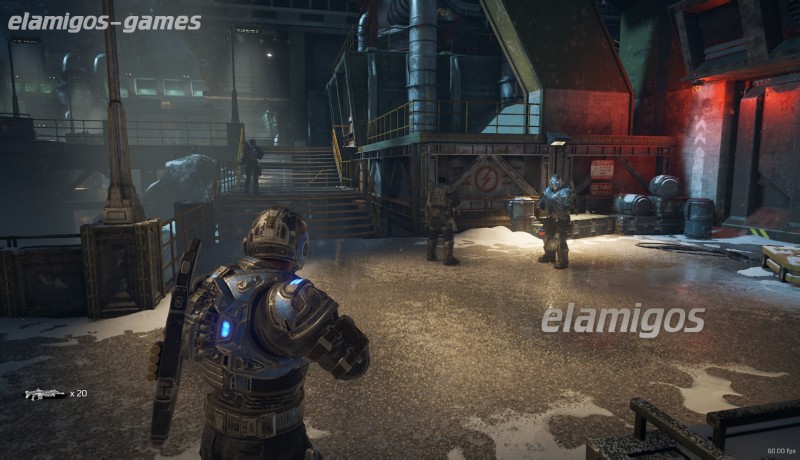Select the rifle weapon icon

(x=45, y=394)
